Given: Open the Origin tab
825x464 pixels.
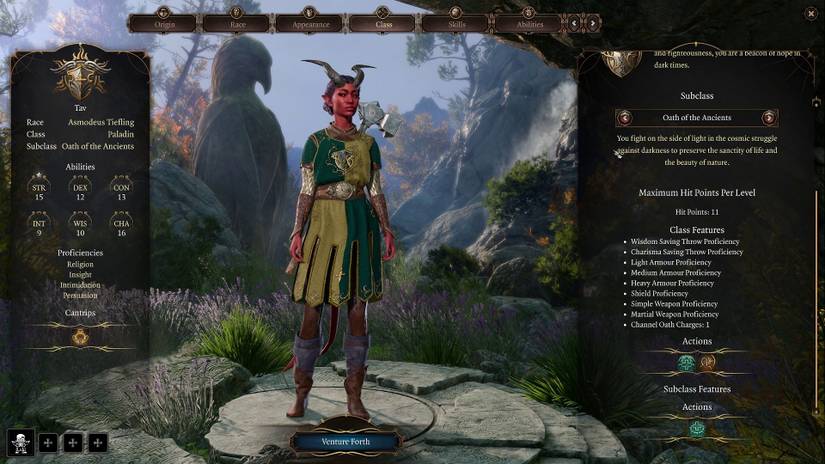Looking at the screenshot, I should (163, 23).
